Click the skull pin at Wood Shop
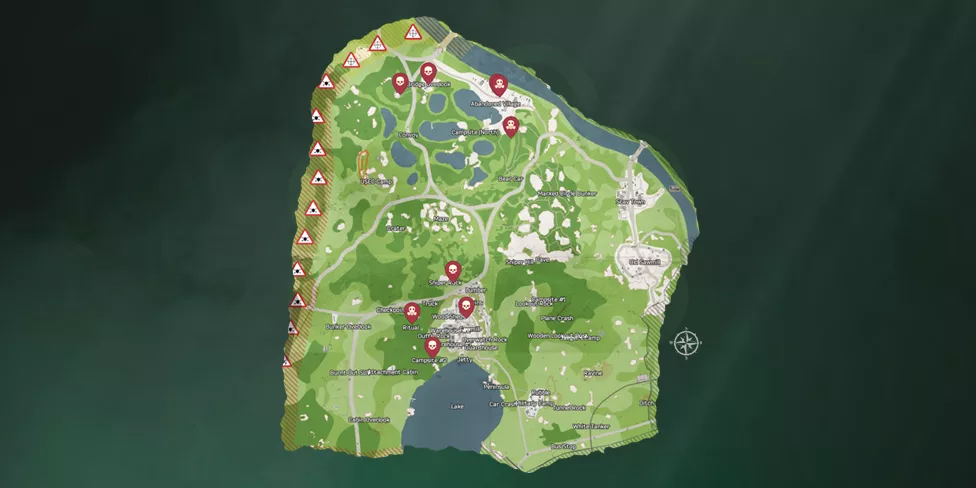976x488 pixels. [465, 306]
